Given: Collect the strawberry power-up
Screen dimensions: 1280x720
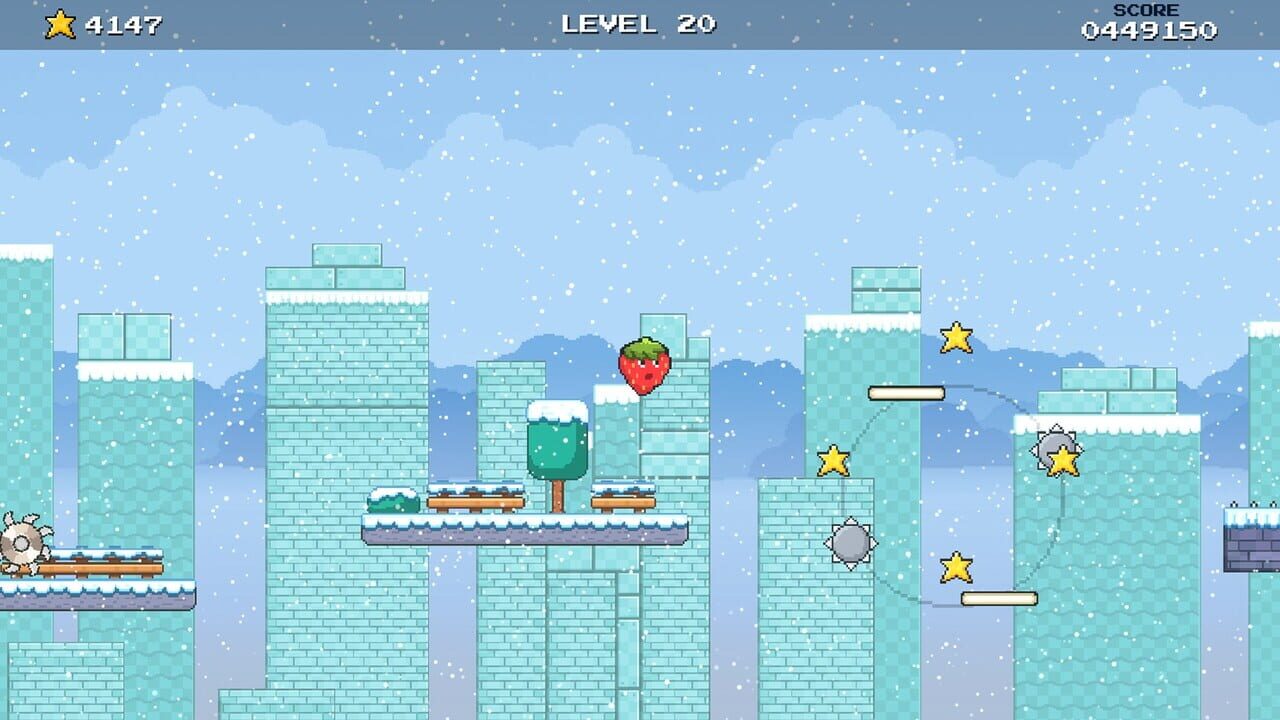Looking at the screenshot, I should pyautogui.click(x=645, y=367).
